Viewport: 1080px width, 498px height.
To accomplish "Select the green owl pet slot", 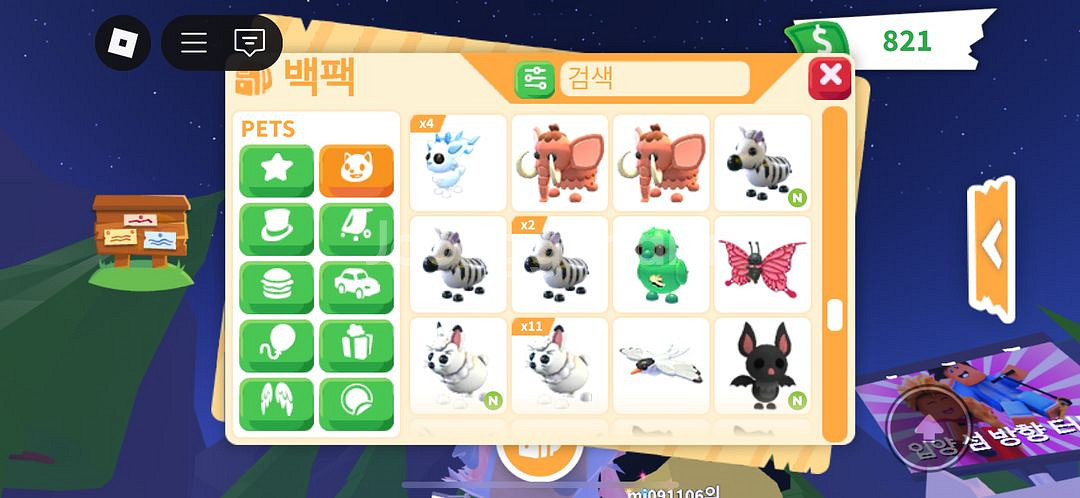I will click(660, 264).
